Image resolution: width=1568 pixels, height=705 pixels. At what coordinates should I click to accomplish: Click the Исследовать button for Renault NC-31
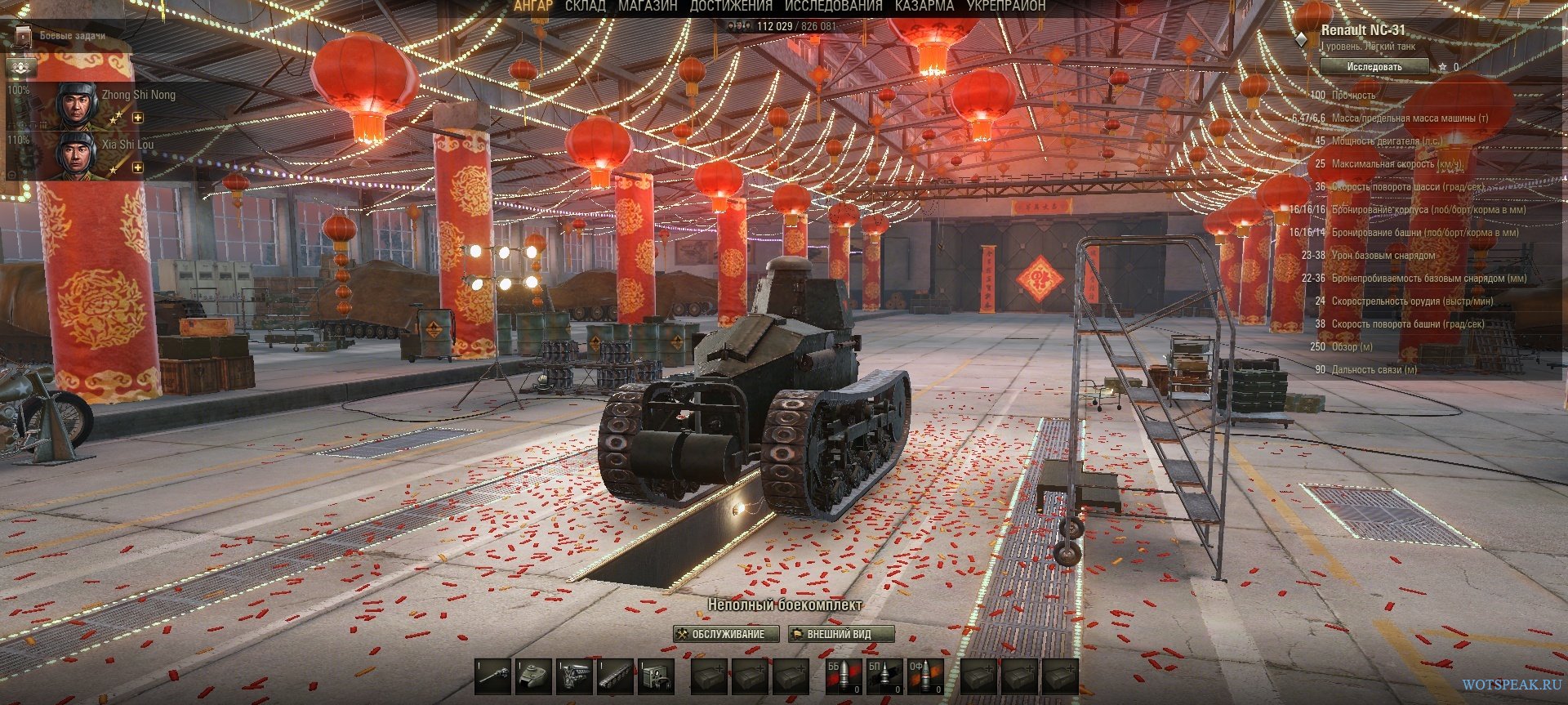coord(1374,67)
